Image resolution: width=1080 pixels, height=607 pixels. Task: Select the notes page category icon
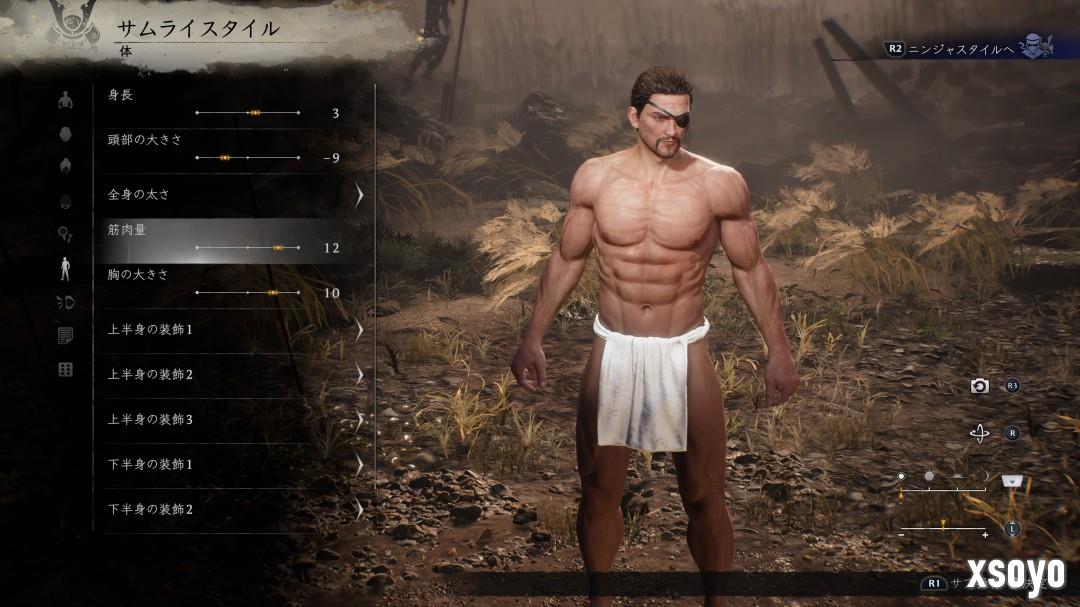point(66,336)
